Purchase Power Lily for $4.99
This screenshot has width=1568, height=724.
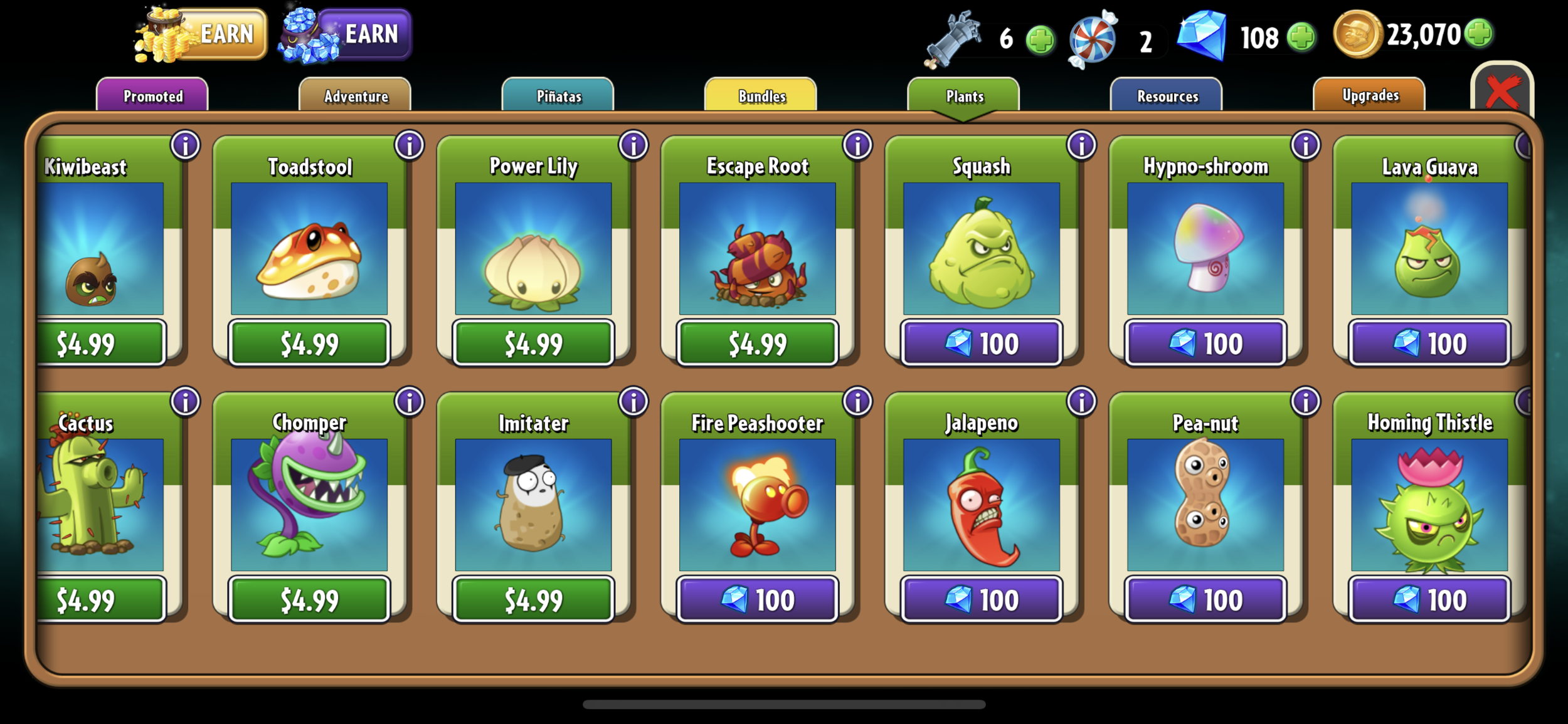(533, 344)
